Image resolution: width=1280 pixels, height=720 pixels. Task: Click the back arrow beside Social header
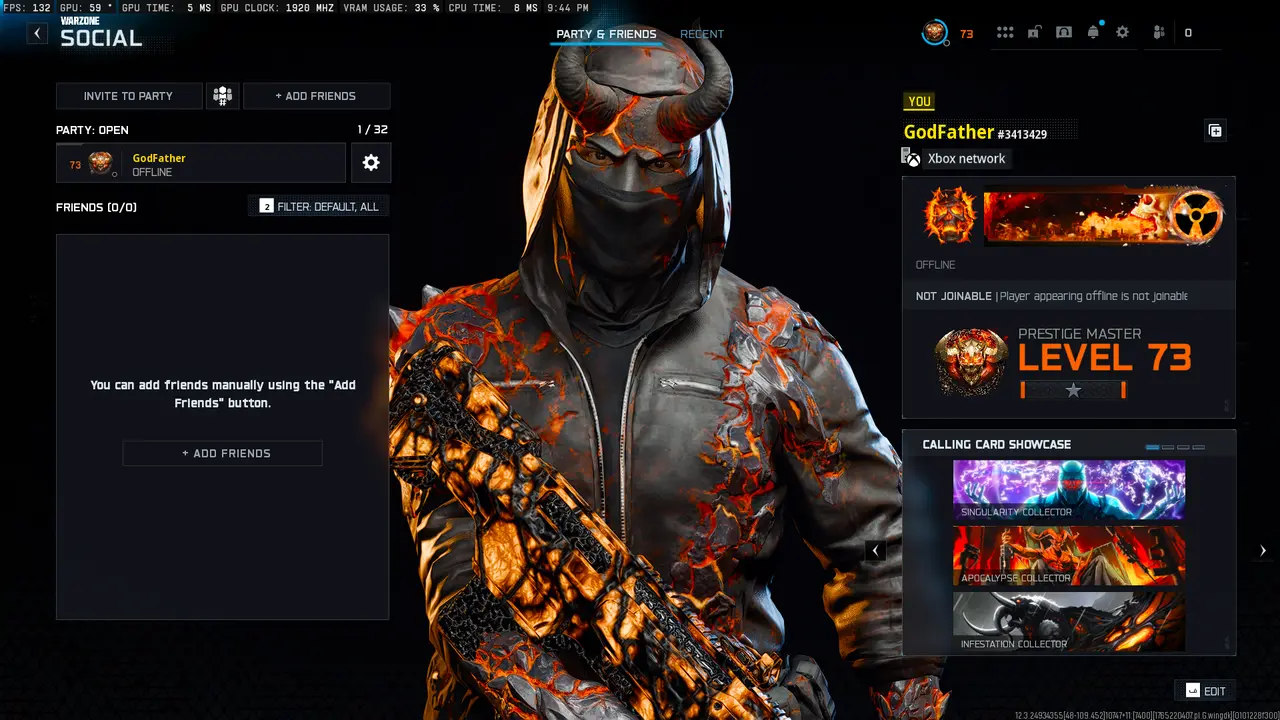(x=36, y=32)
